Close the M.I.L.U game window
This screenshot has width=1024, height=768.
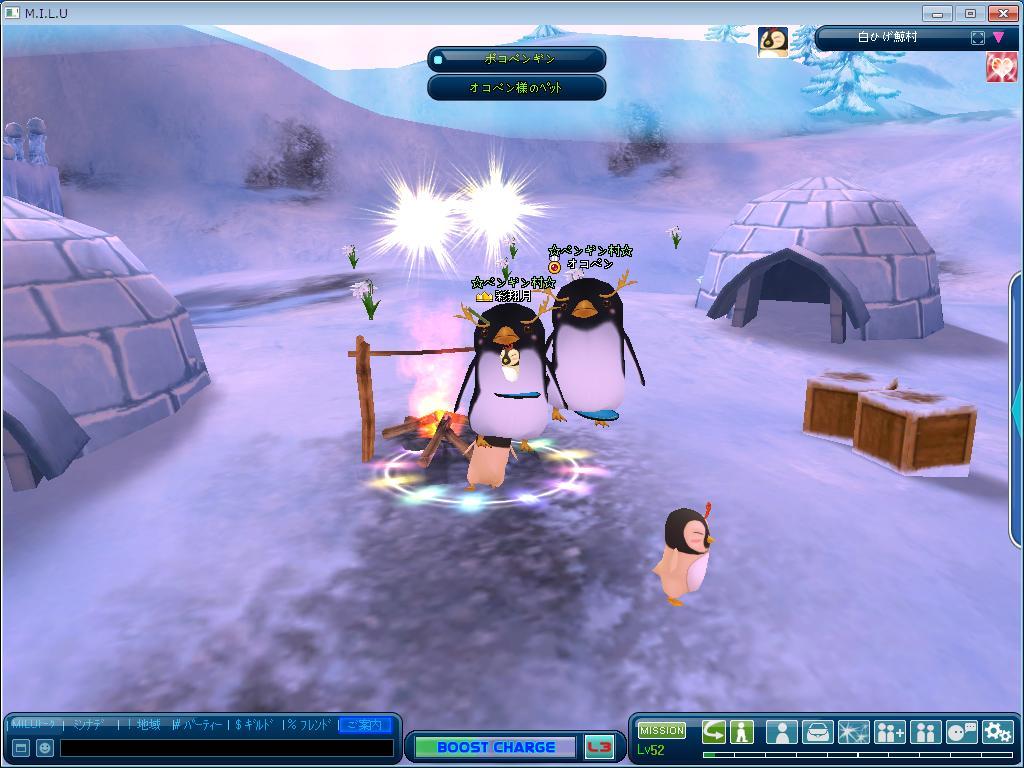point(1002,13)
